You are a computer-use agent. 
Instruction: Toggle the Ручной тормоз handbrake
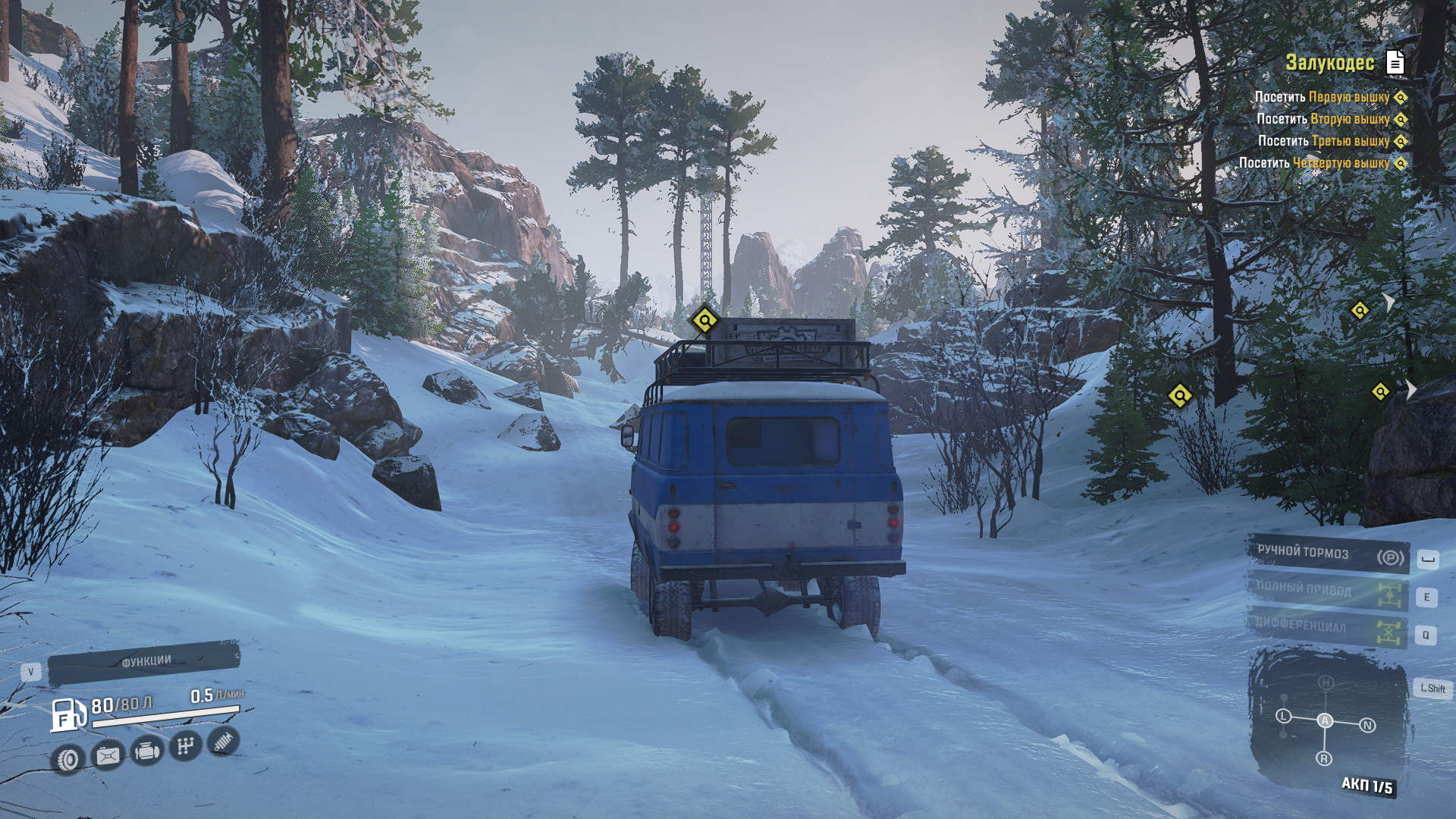pos(1328,555)
